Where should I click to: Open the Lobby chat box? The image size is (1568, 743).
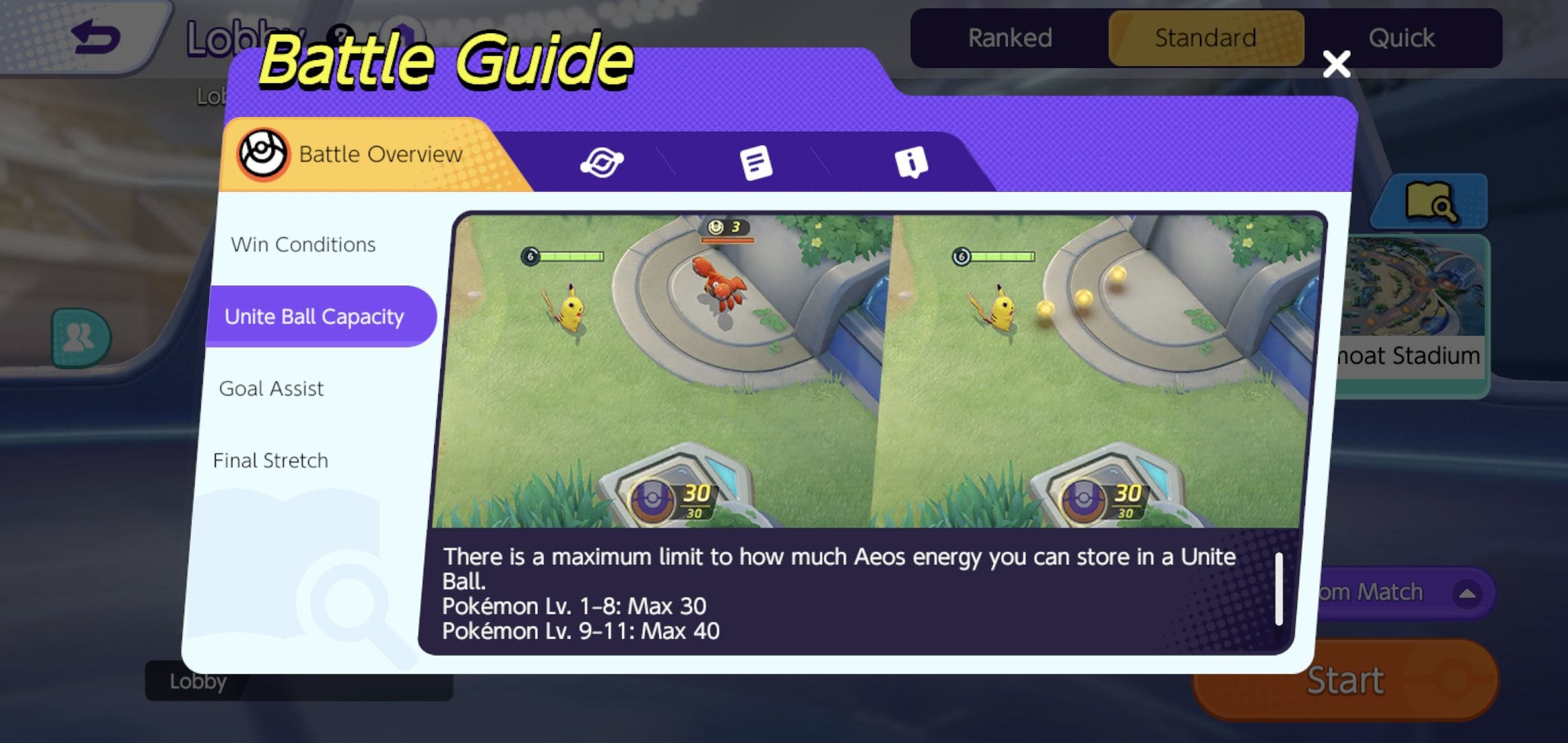point(299,682)
